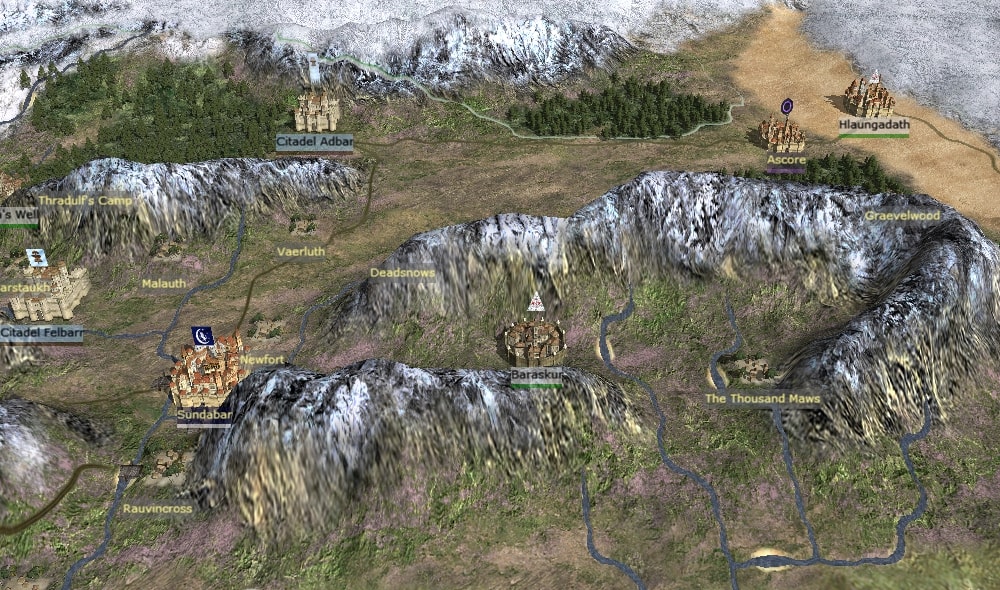Choose the Baraskur settlement label

pos(536,375)
